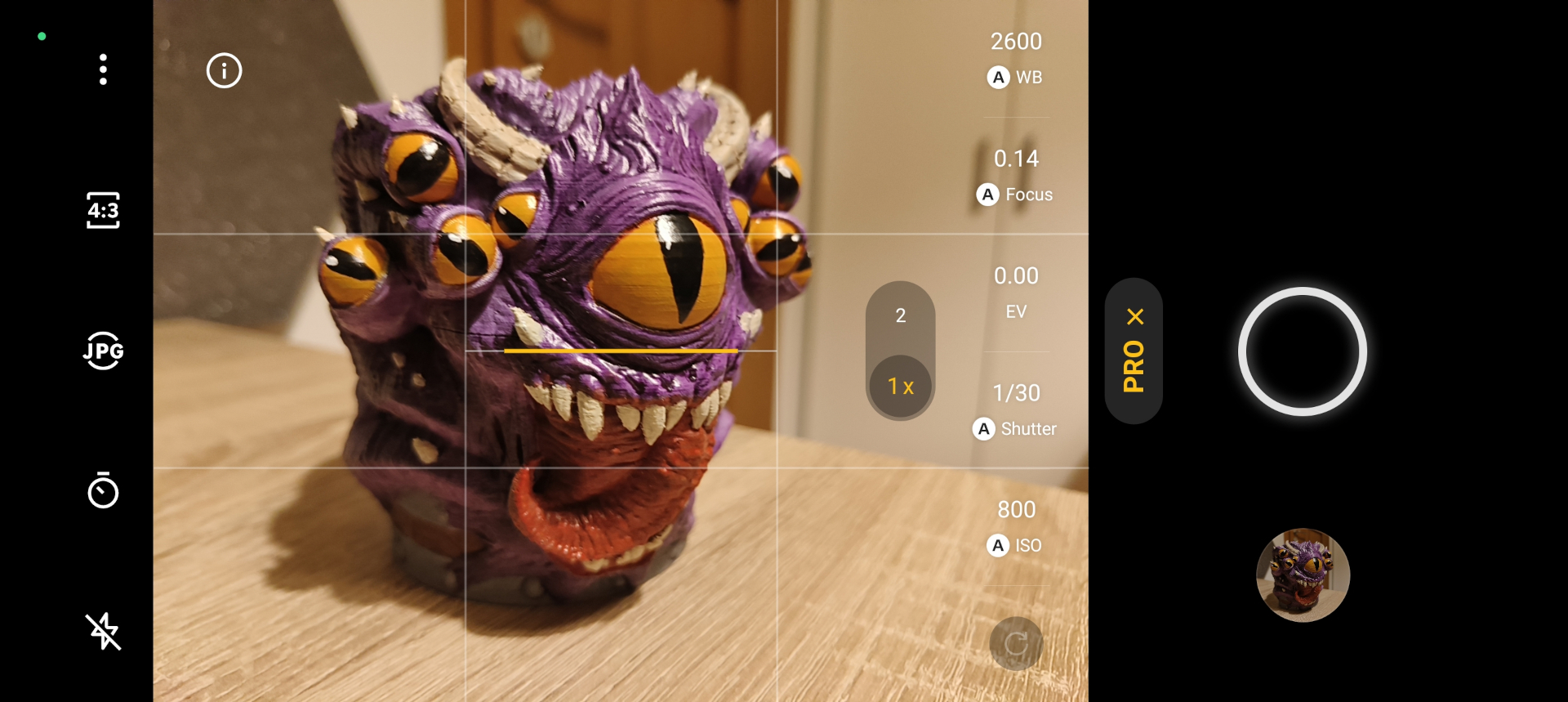Screen dimensions: 1568x702
Task: Open the three-dot more options menu
Action: point(103,69)
